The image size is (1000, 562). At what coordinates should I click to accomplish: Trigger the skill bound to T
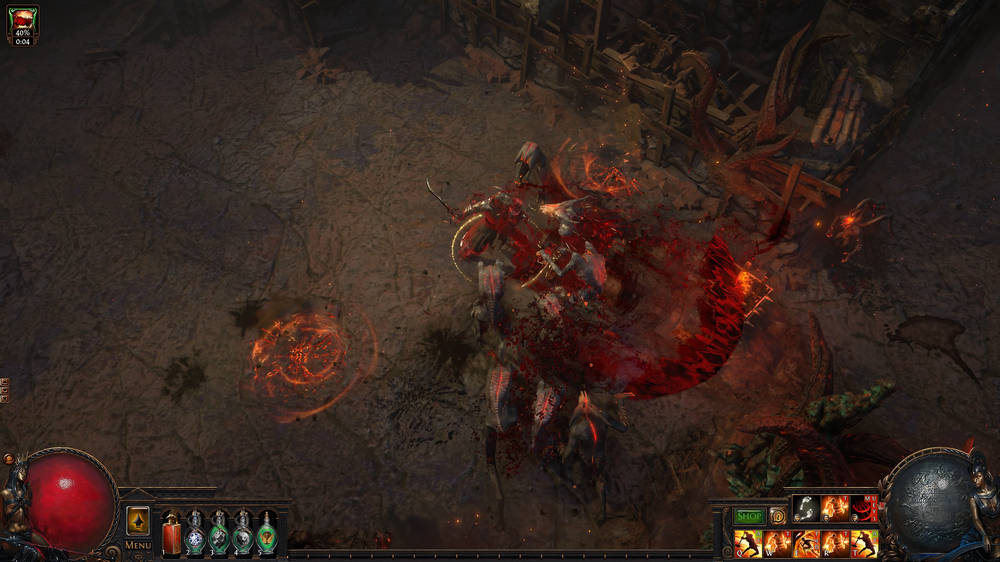864,544
